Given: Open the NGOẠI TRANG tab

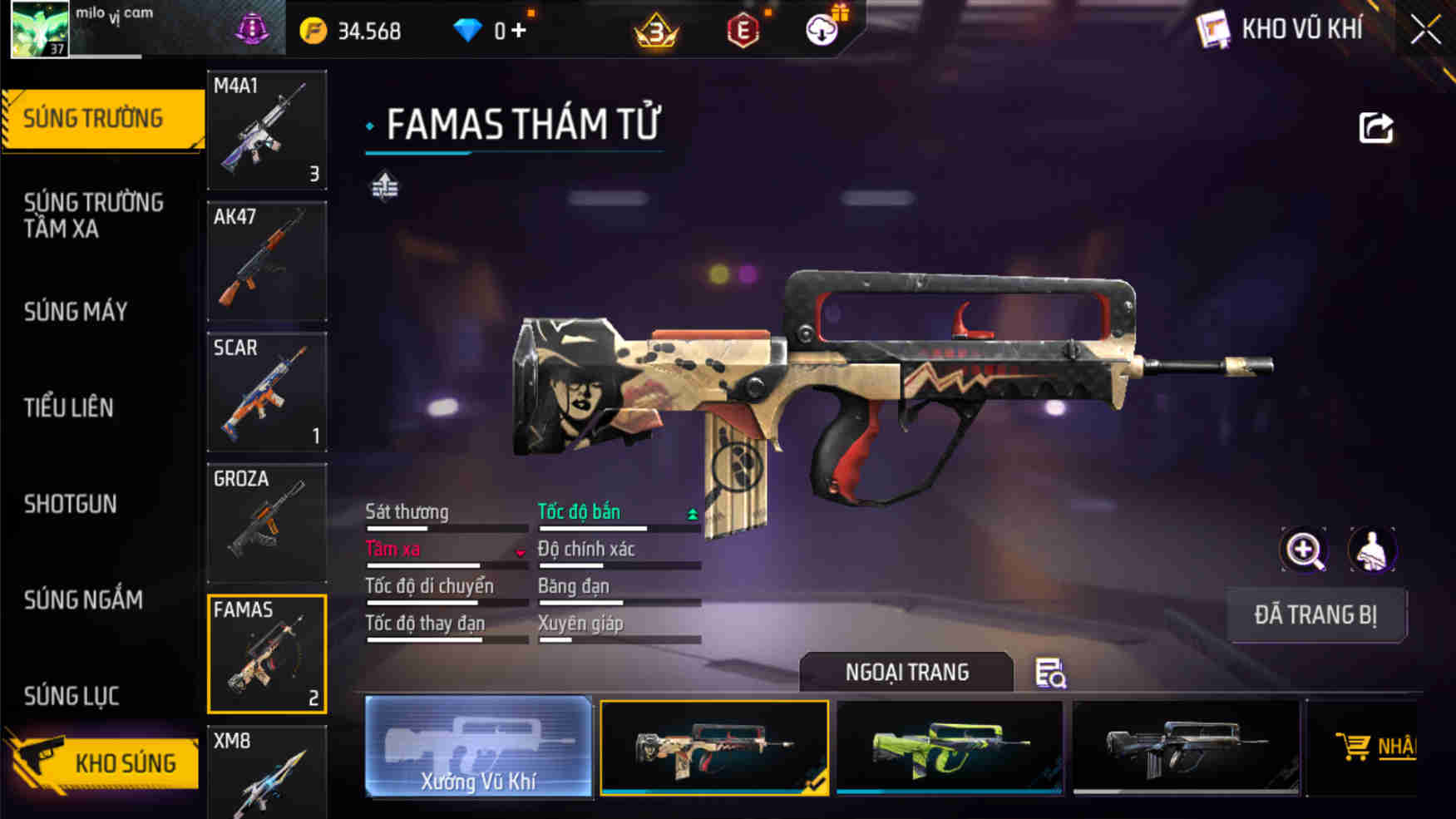Looking at the screenshot, I should click(x=906, y=672).
